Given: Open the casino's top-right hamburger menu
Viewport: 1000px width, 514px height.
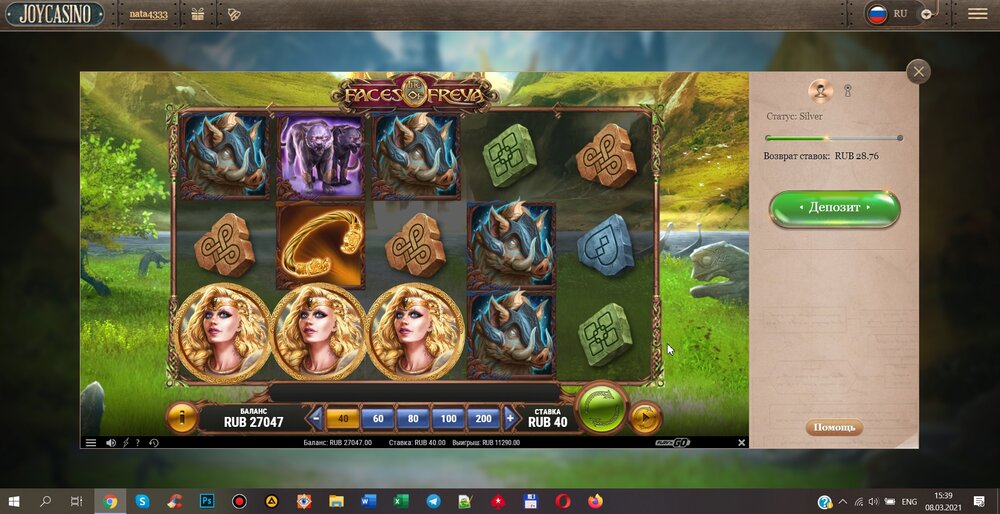Looking at the screenshot, I should tap(977, 14).
